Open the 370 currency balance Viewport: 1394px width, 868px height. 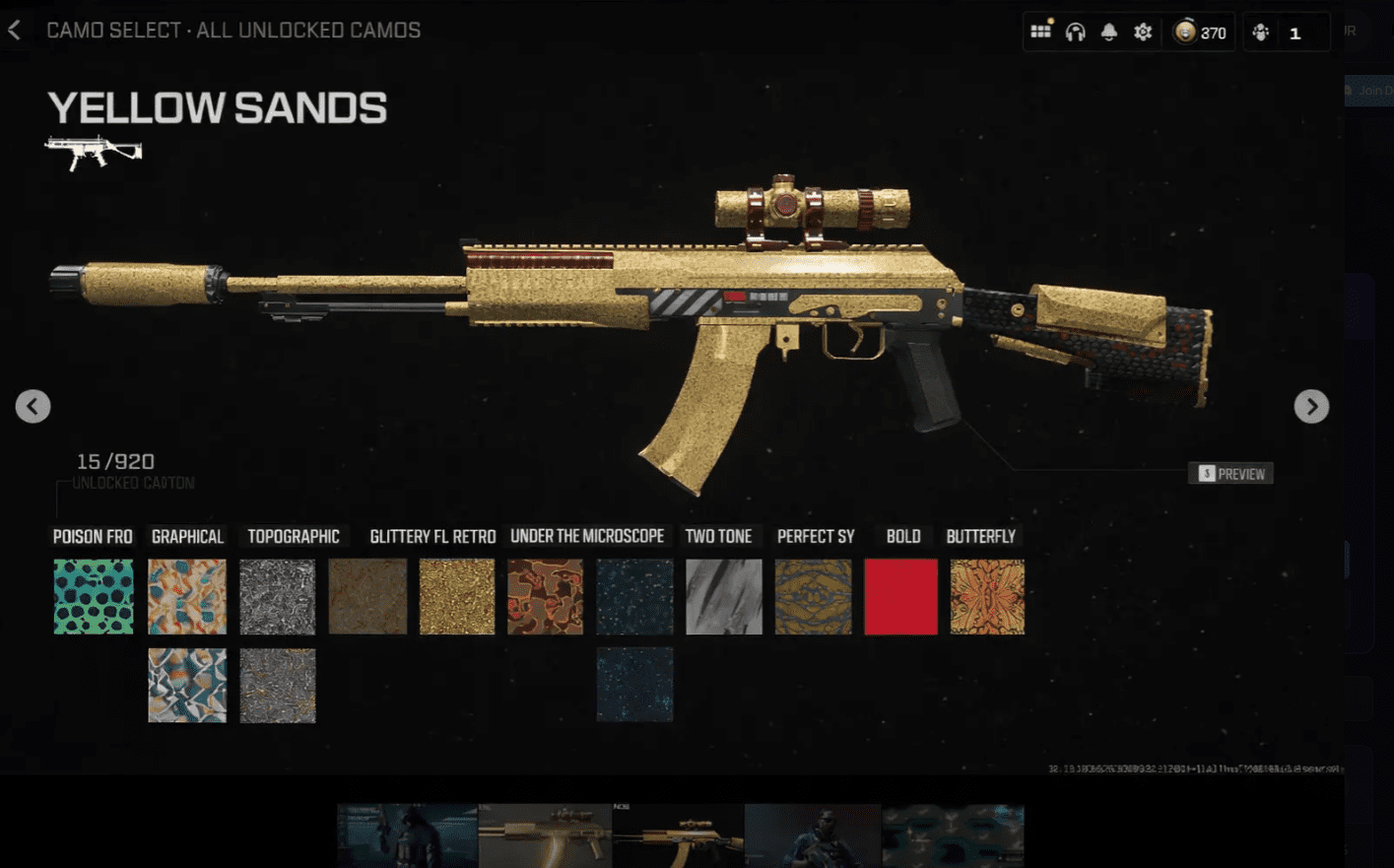pos(1201,33)
